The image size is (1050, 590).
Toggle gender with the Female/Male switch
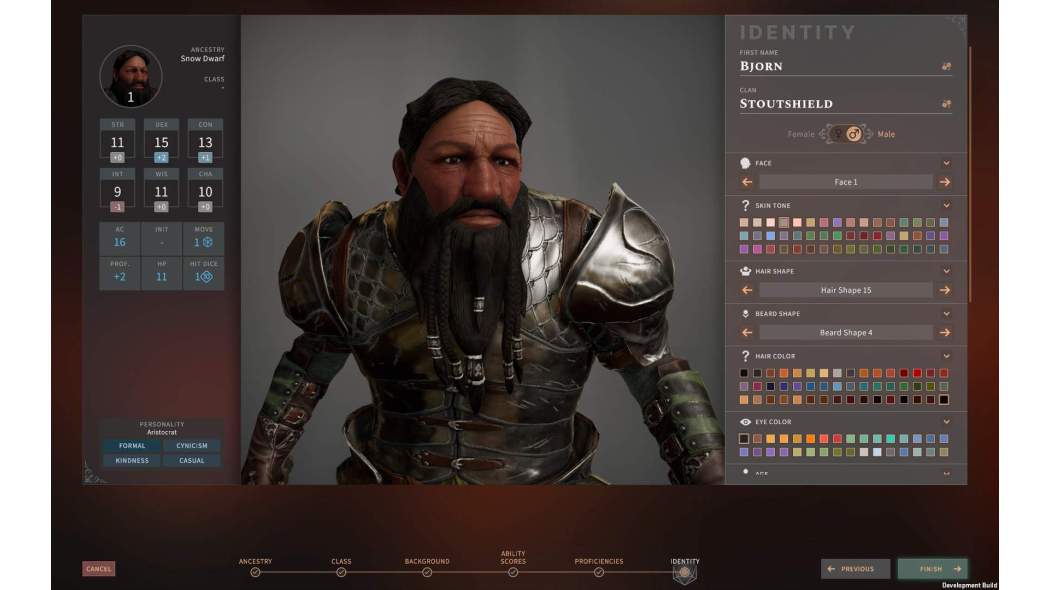click(x=845, y=134)
